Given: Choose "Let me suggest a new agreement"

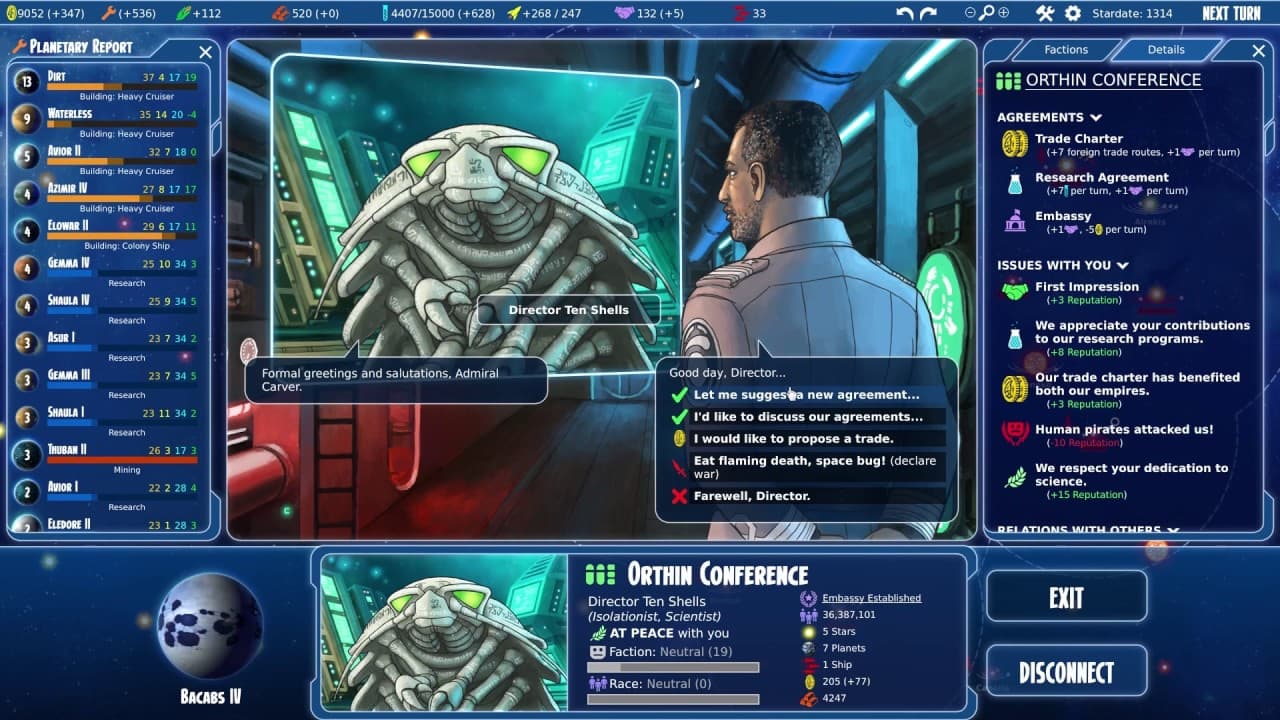Looking at the screenshot, I should point(806,395).
